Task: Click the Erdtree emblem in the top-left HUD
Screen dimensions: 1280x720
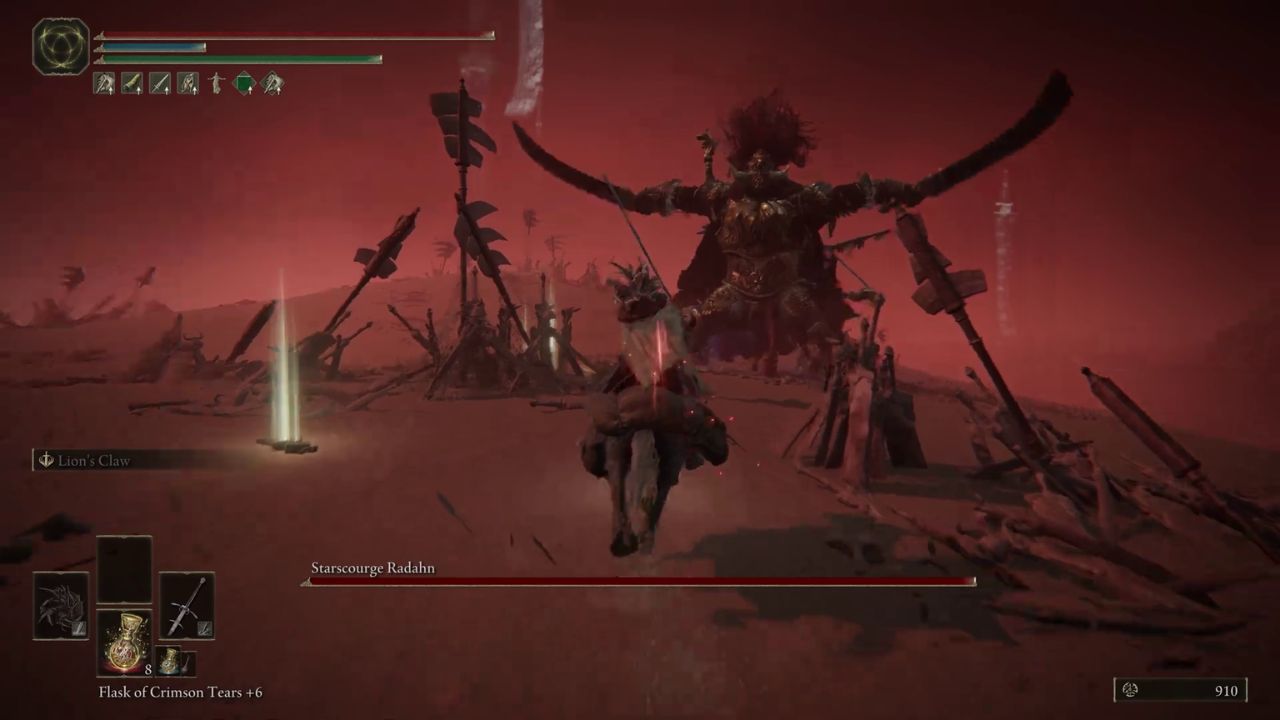Action: point(60,46)
